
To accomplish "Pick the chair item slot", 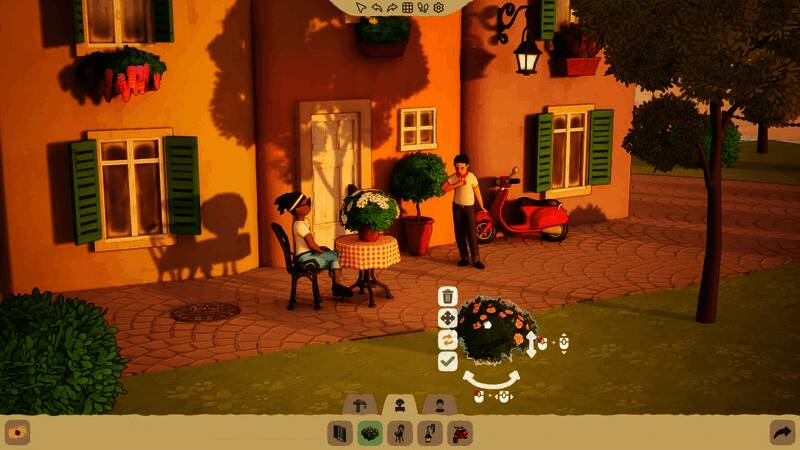I will pos(400,433).
